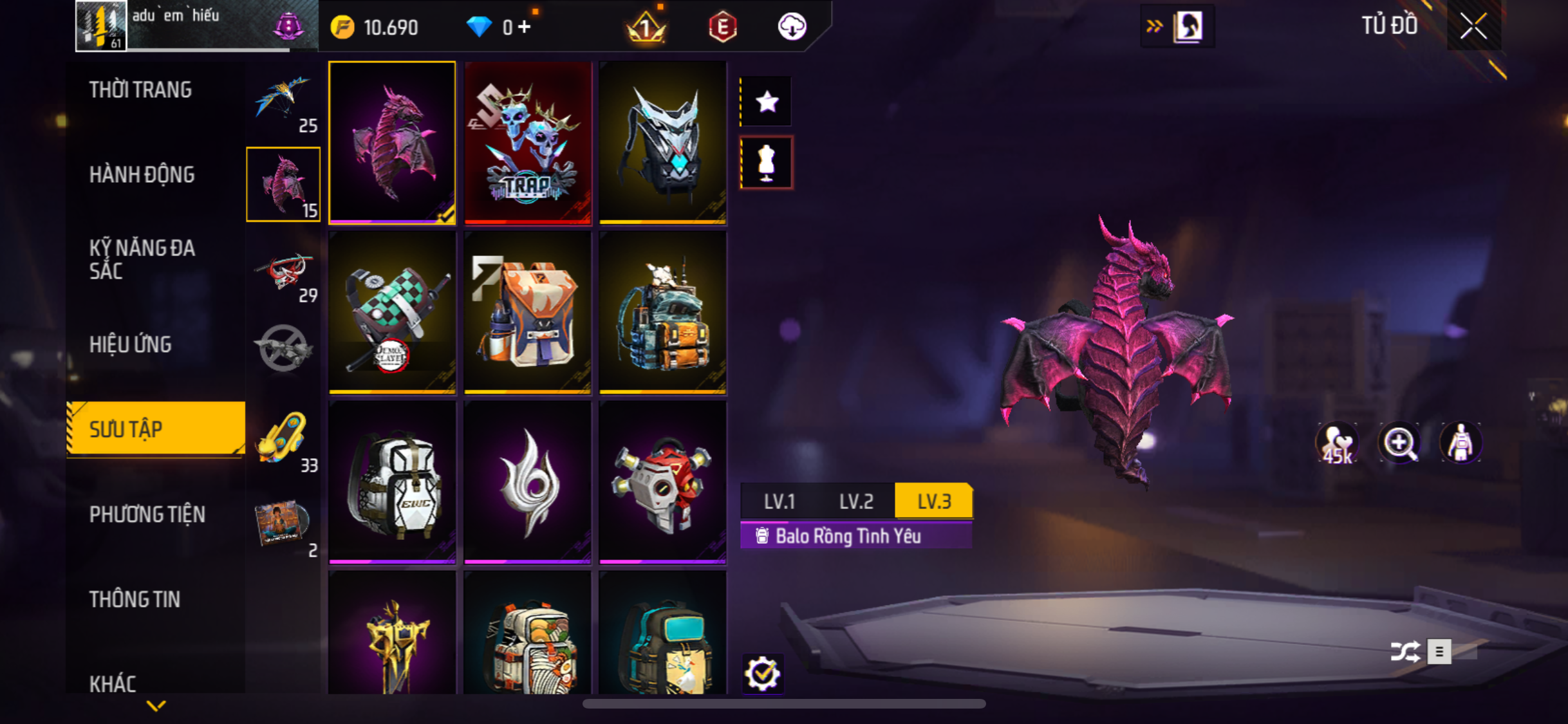The width and height of the screenshot is (1568, 724).
Task: Show the Thông Tin section
Action: [135, 600]
